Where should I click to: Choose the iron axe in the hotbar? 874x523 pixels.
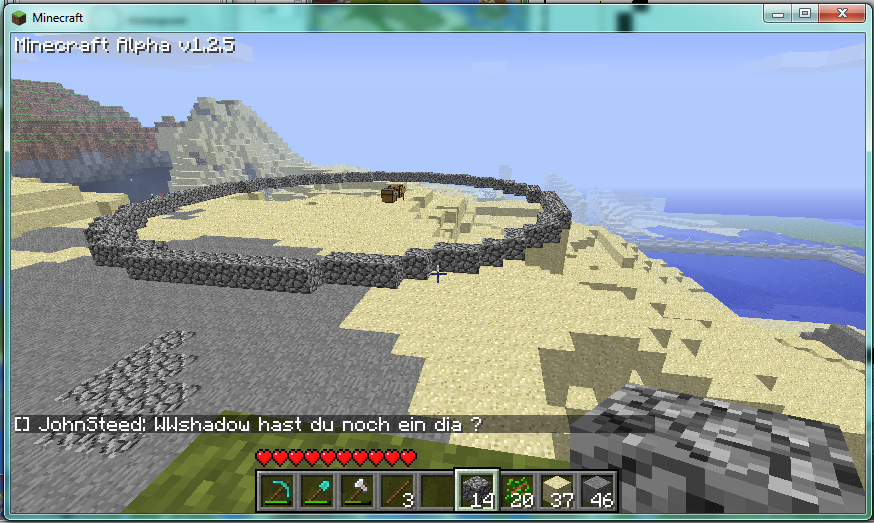(357, 491)
